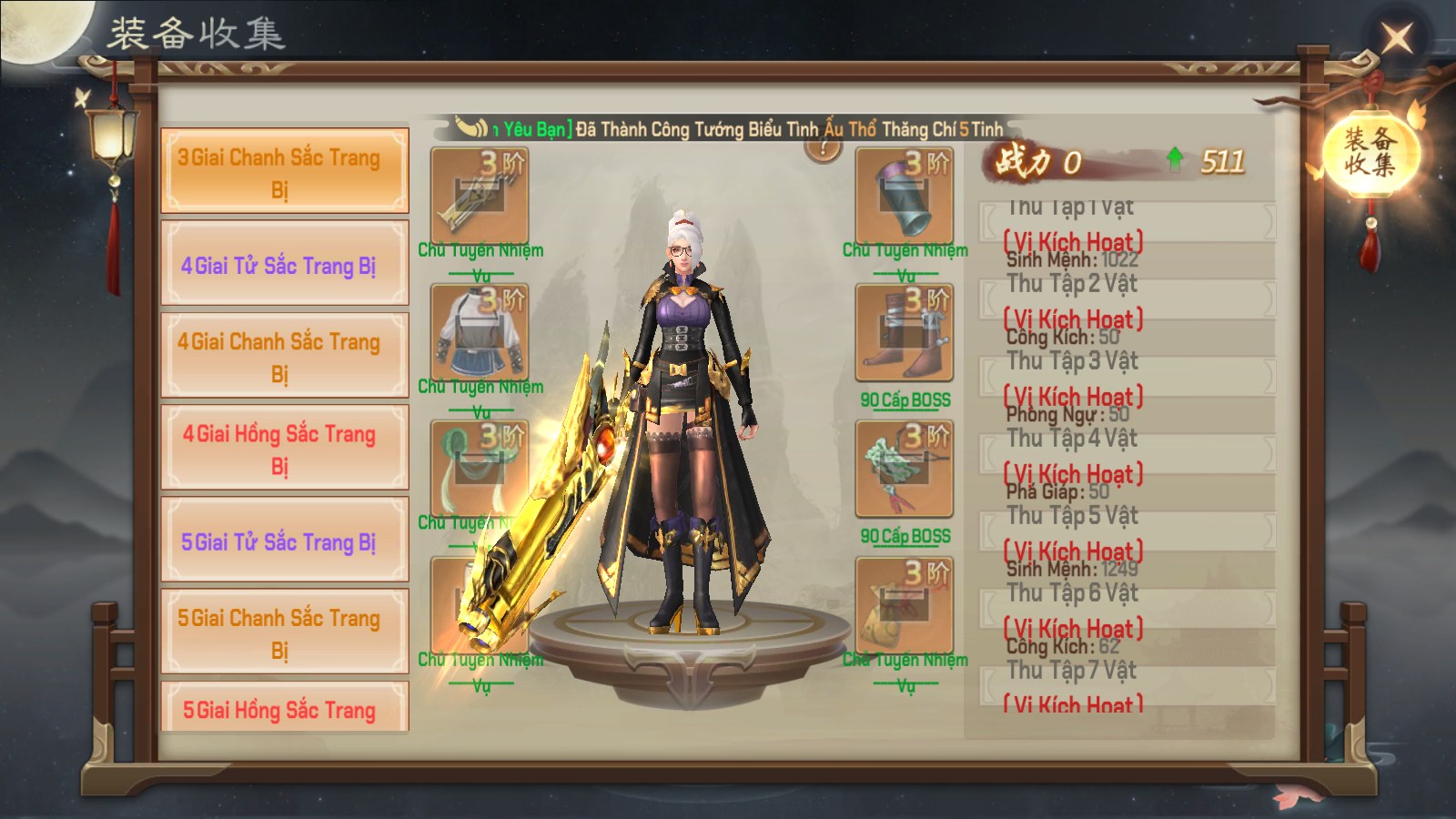The image size is (1456, 819).
Task: Select the jade pendant 90 Cấp BOSS item
Action: click(x=904, y=466)
